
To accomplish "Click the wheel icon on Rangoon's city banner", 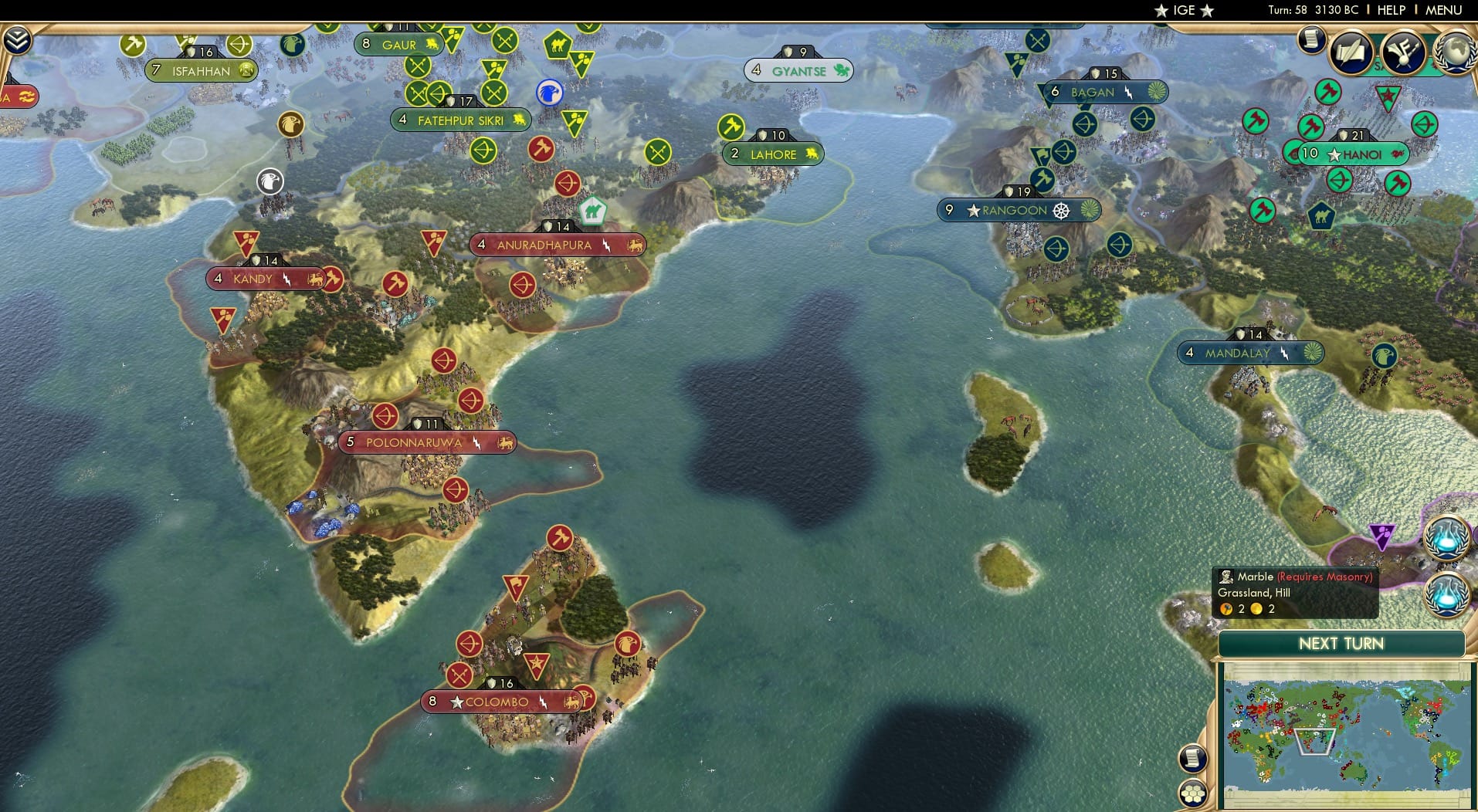I will click(x=1062, y=209).
